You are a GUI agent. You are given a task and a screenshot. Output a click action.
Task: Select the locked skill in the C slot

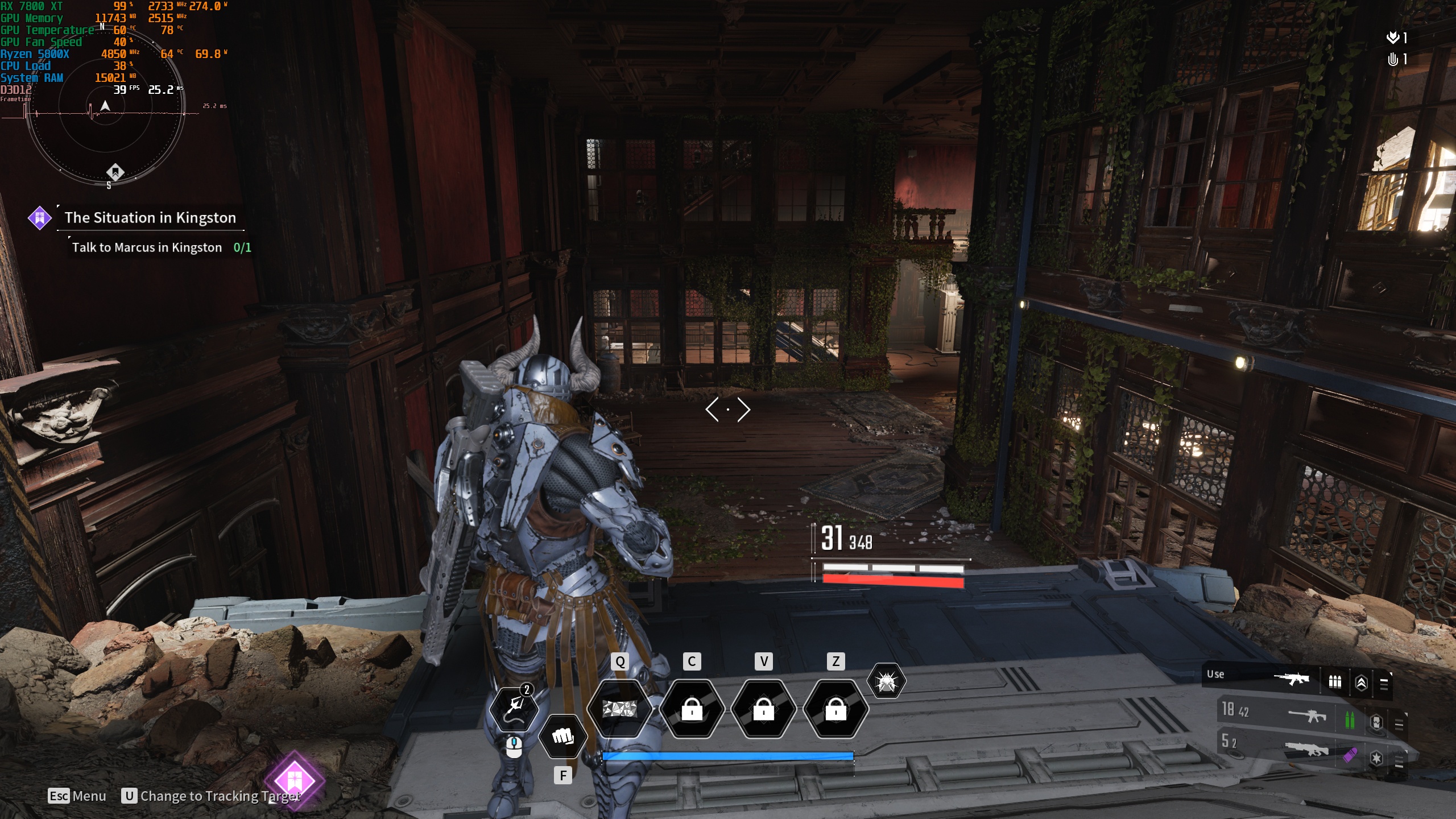(x=692, y=709)
